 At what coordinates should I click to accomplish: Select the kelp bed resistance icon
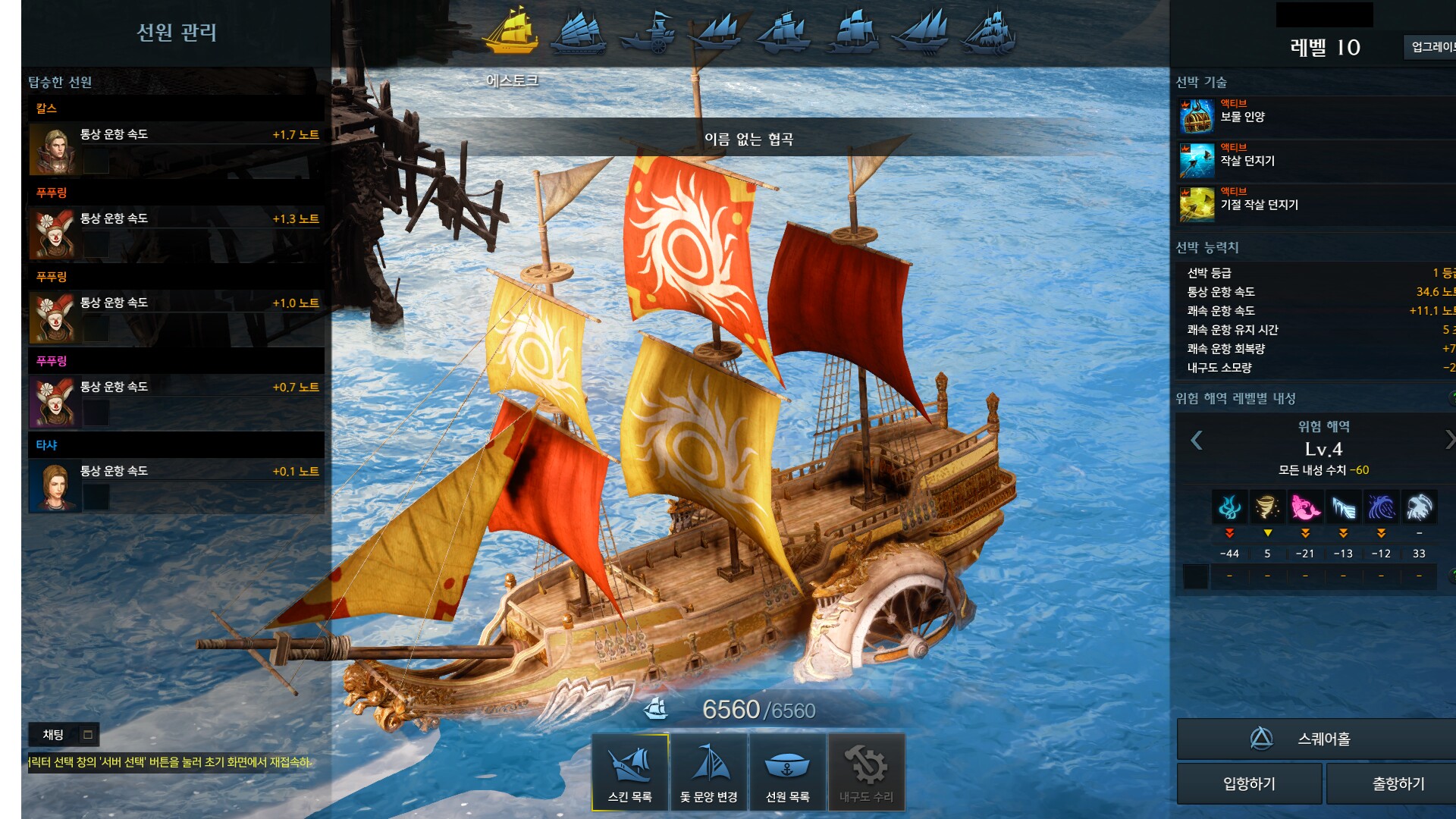point(1229,507)
